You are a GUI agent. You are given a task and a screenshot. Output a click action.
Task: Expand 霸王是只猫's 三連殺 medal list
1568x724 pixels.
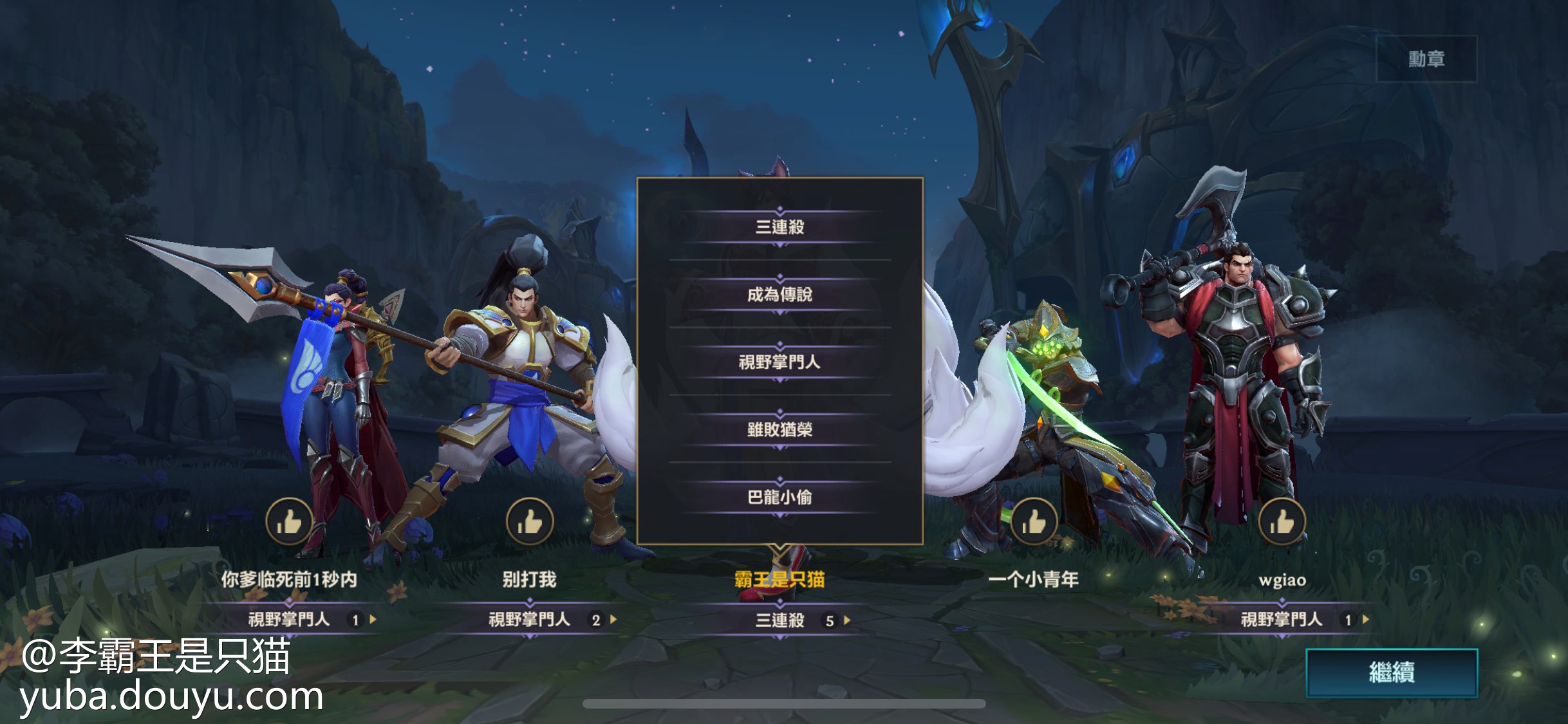tap(846, 620)
